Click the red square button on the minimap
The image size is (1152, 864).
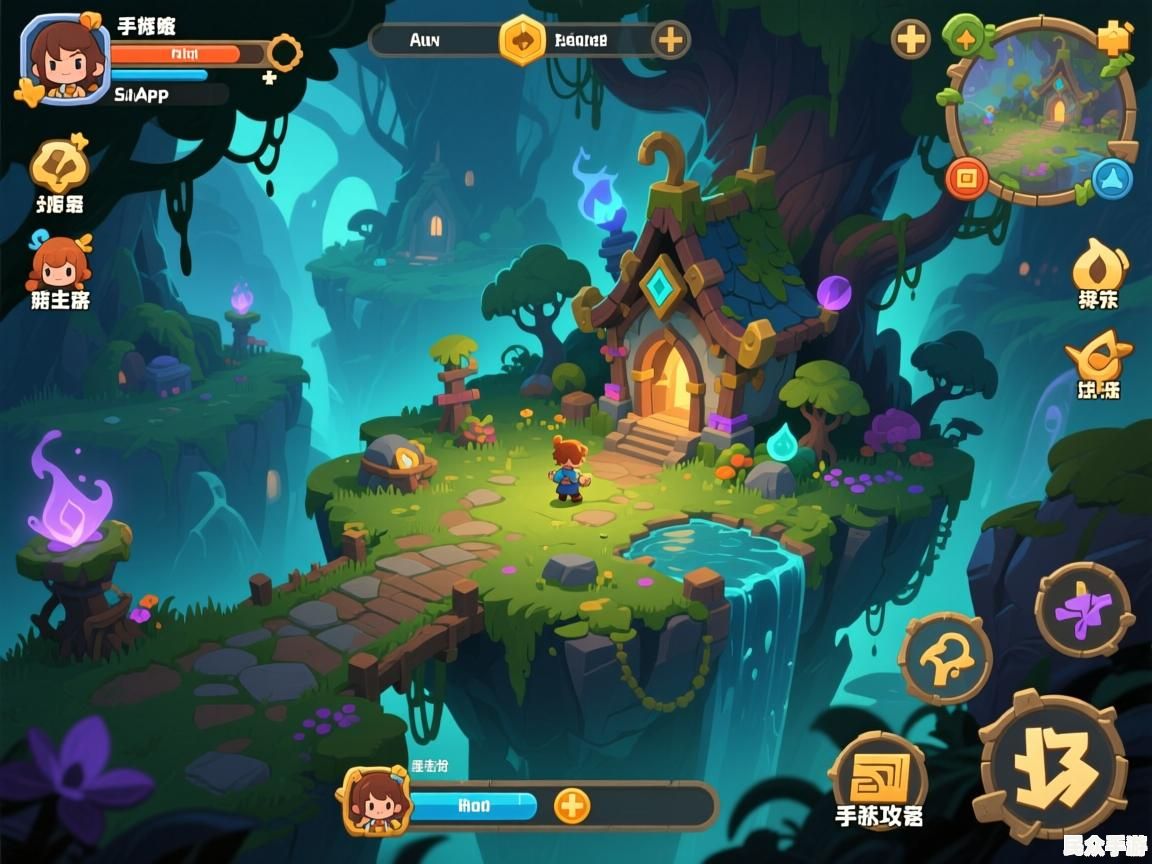(967, 179)
